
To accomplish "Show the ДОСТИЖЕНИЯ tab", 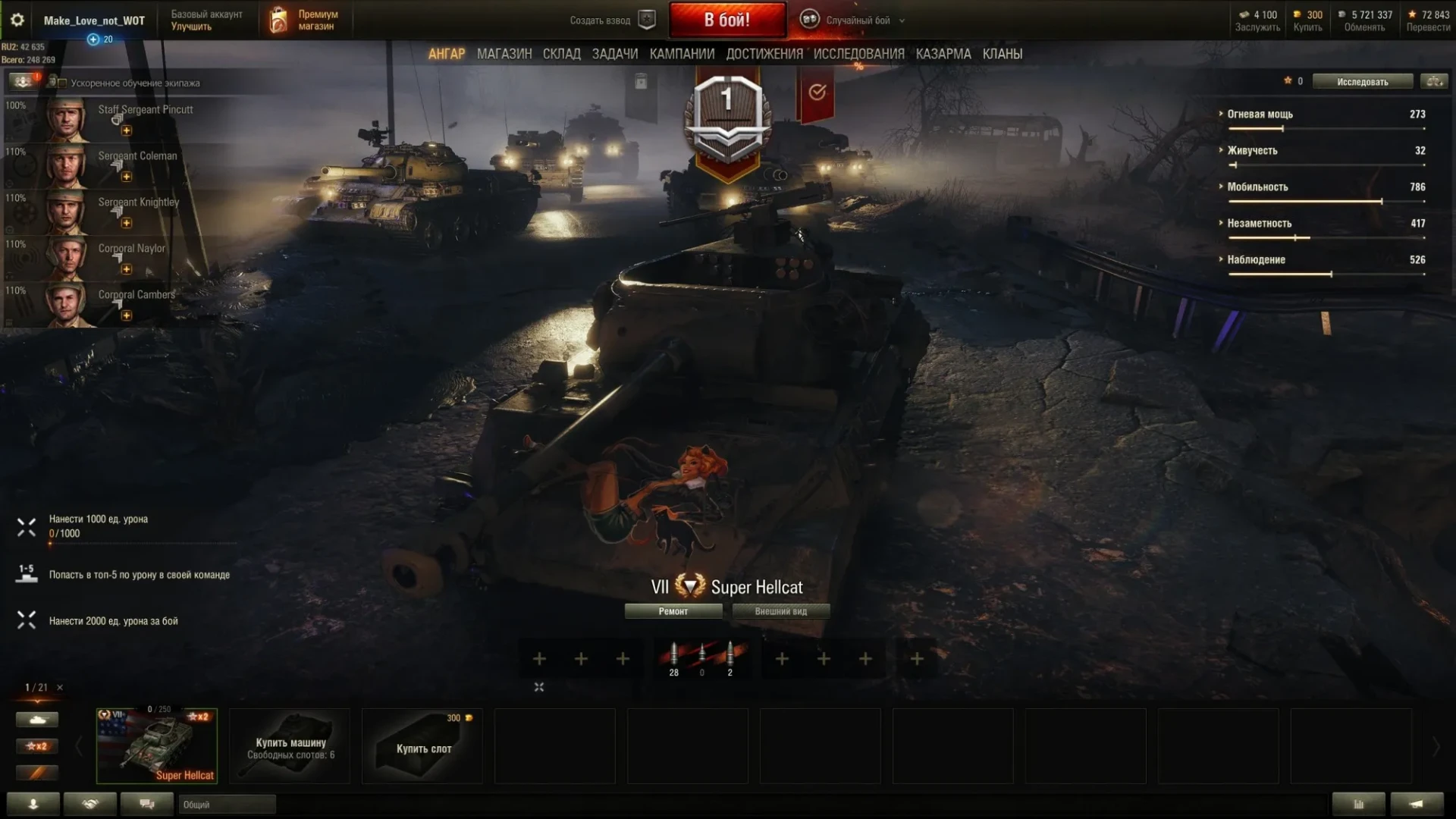I will (764, 54).
